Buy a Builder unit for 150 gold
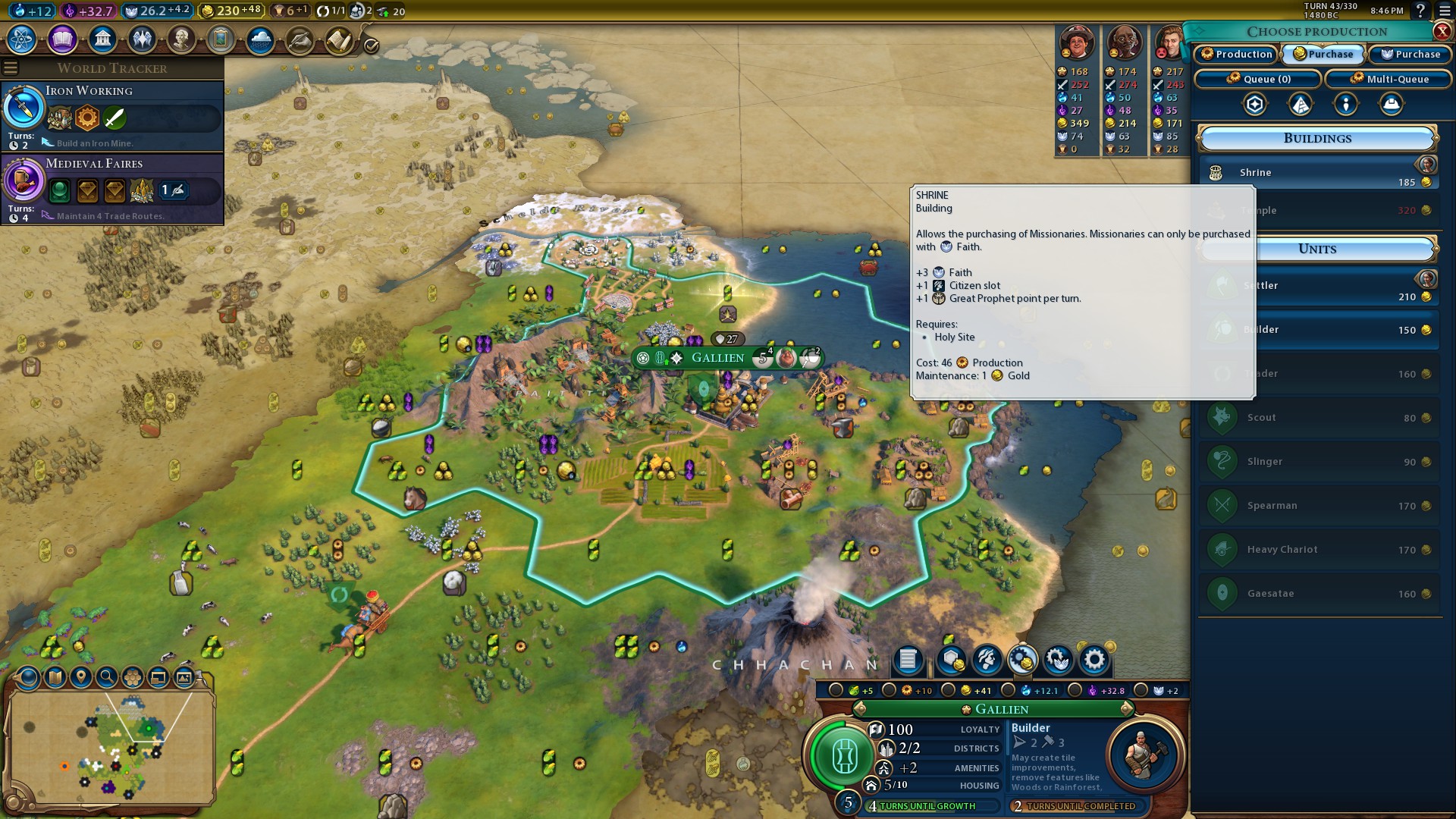The height and width of the screenshot is (819, 1456). (1318, 330)
